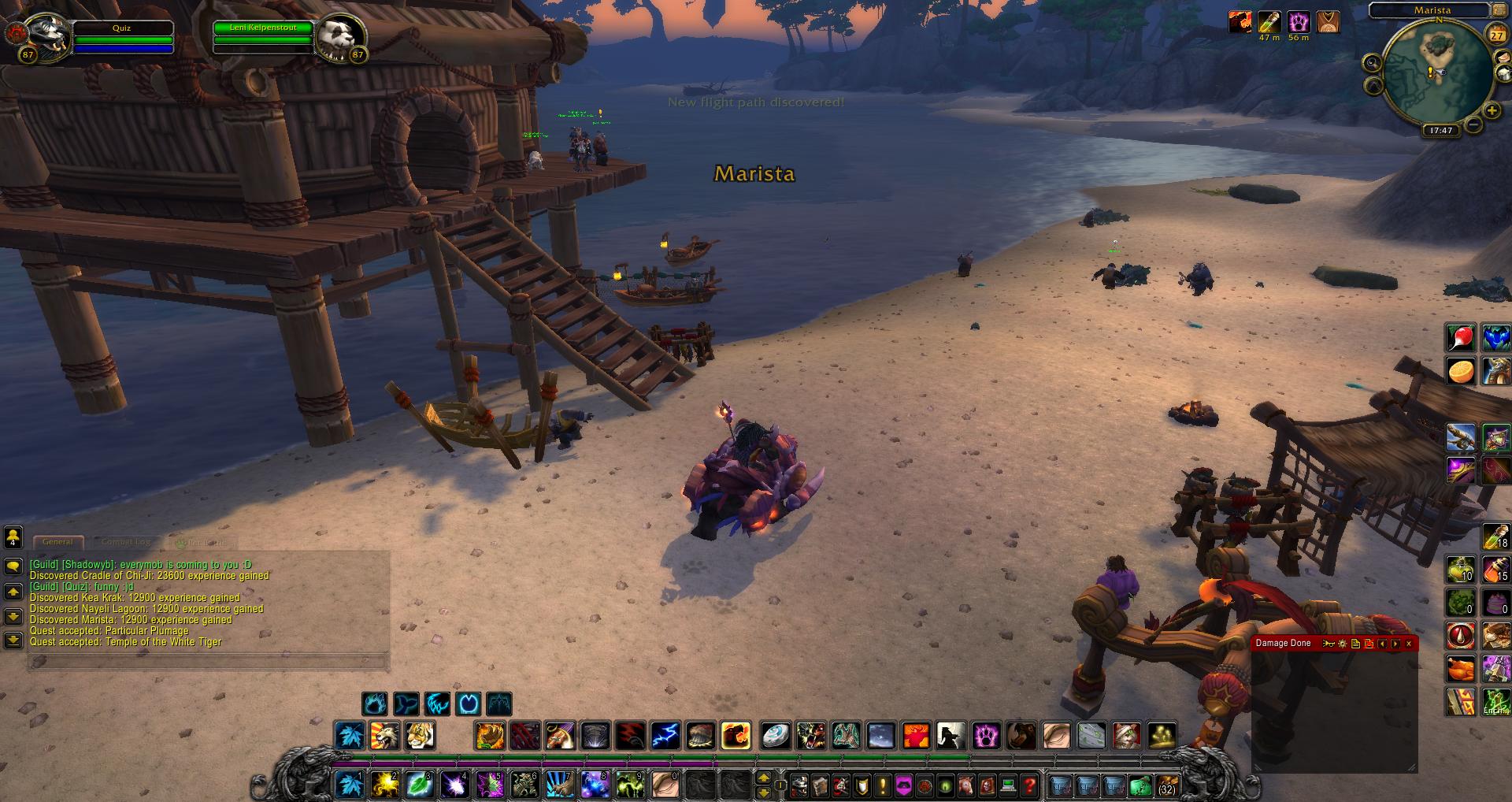Zoom out the minimap with minus button
The image size is (1512, 802).
pyautogui.click(x=1474, y=124)
